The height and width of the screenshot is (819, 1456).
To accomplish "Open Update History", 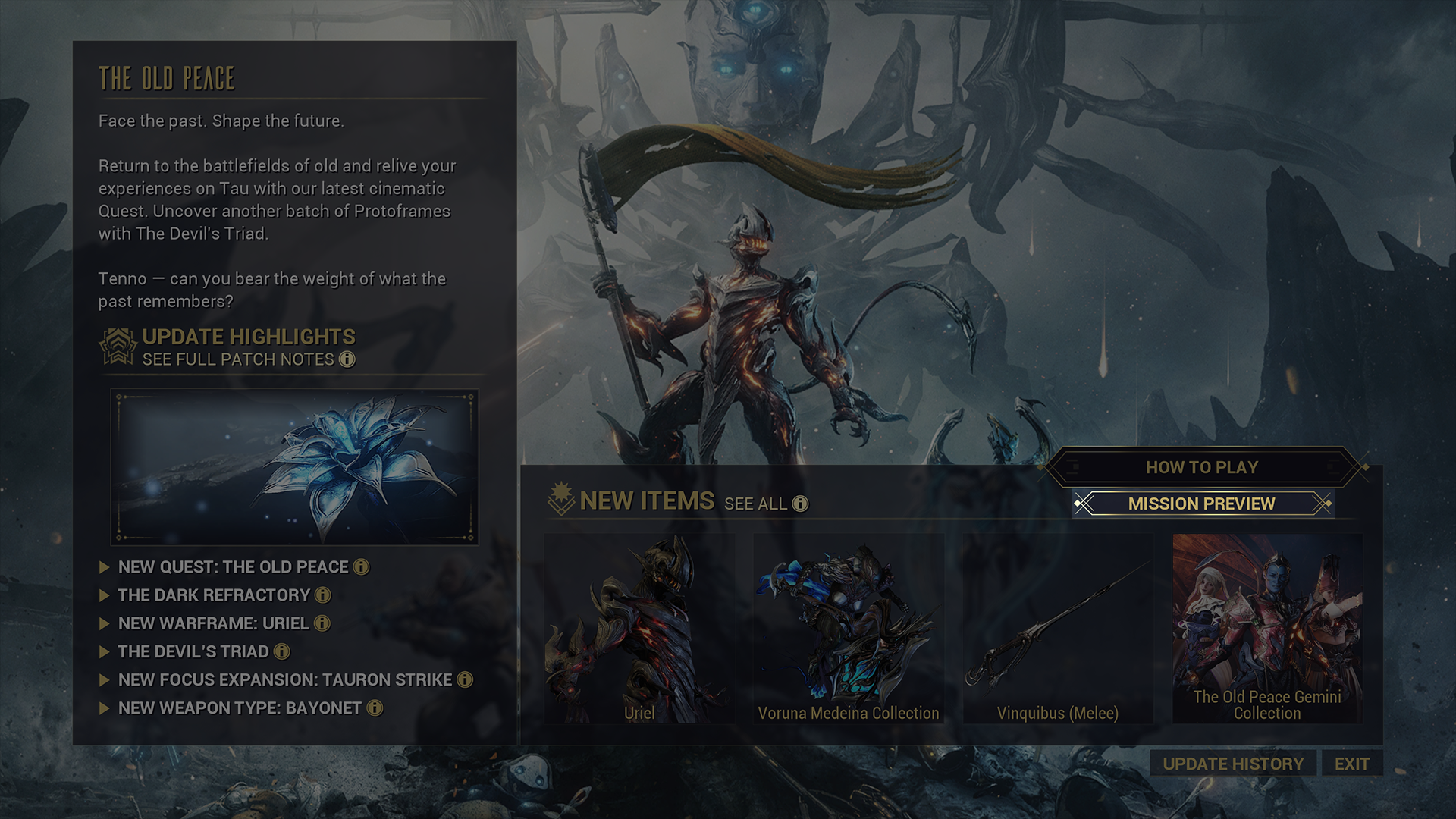I will (1233, 764).
